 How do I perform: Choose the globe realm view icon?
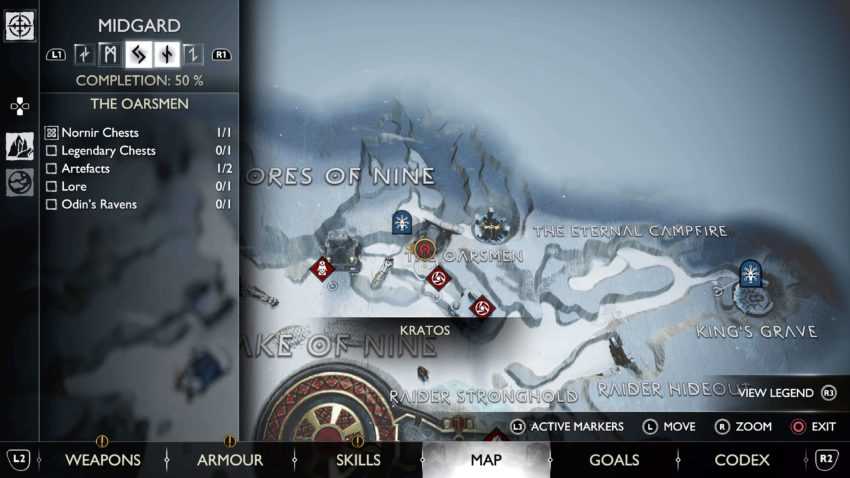coord(20,182)
